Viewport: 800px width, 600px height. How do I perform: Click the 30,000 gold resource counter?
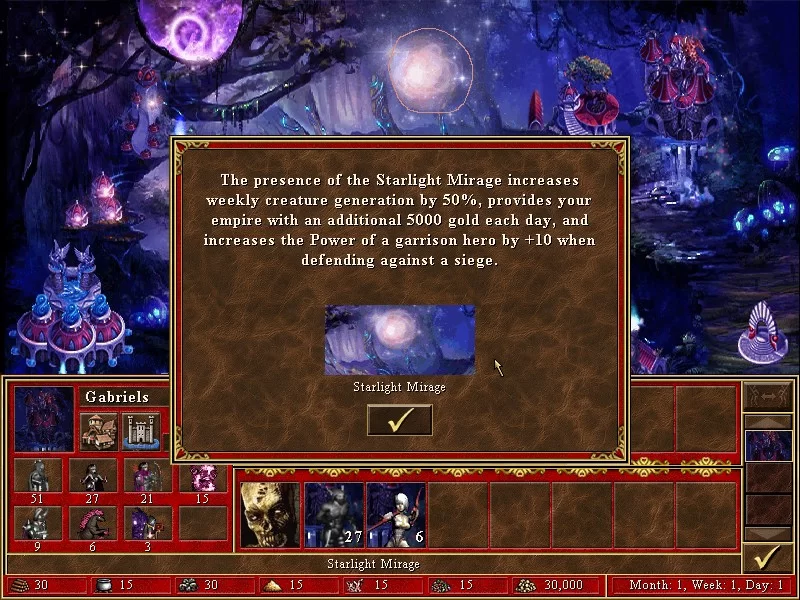click(x=557, y=585)
